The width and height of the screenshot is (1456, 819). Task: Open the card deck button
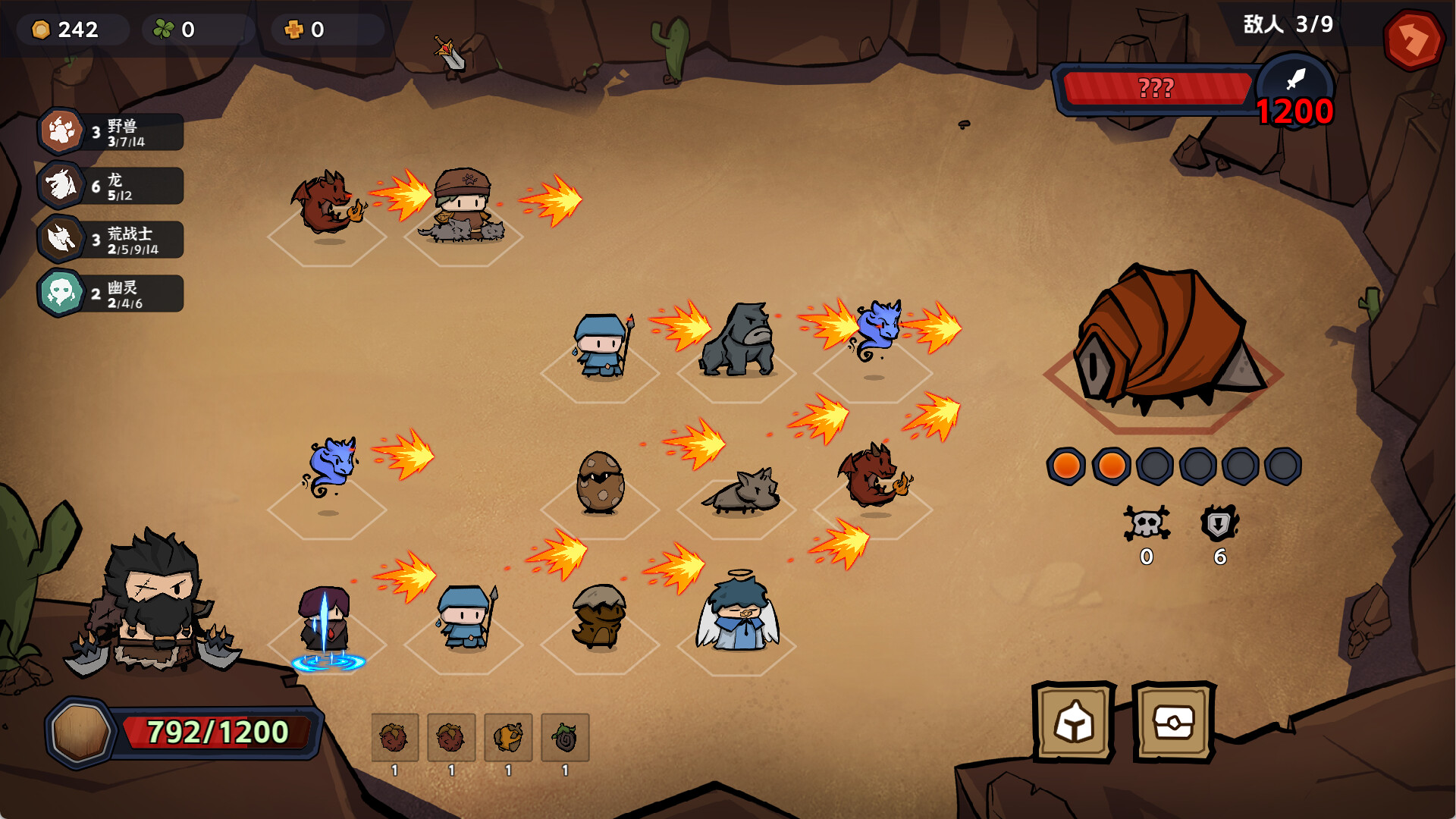coord(1173,722)
